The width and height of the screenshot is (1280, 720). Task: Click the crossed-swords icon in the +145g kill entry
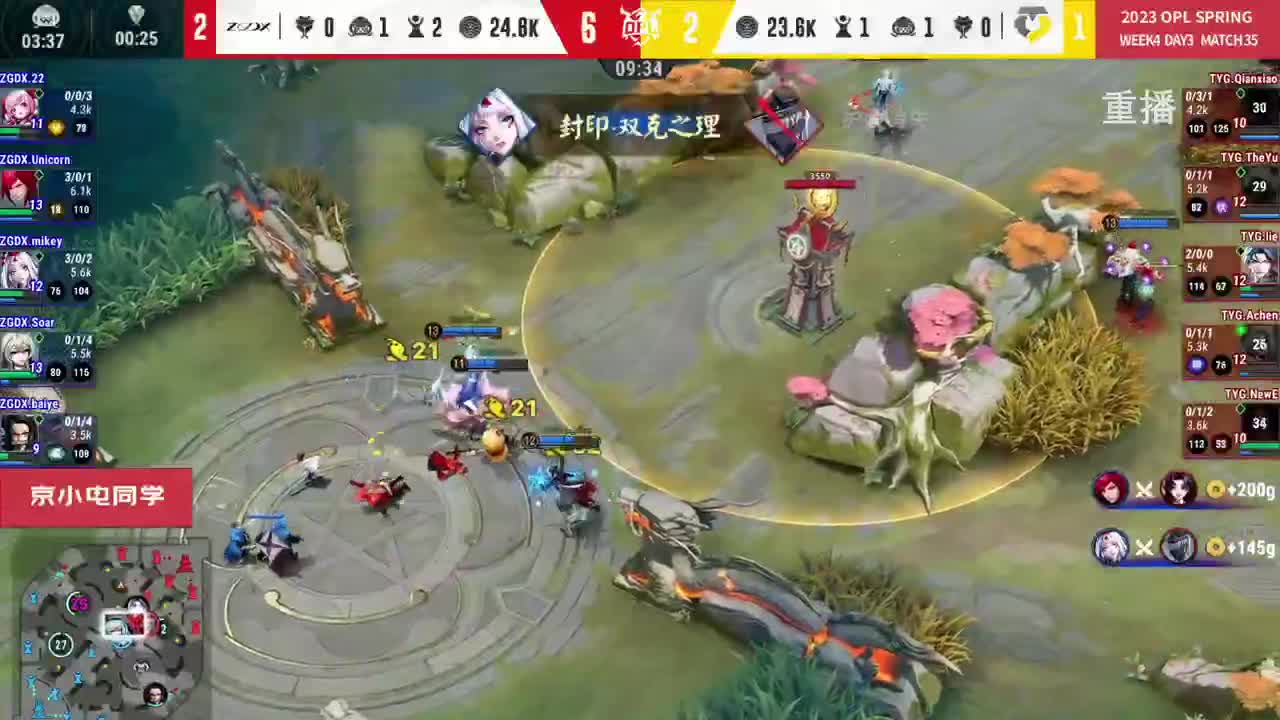click(x=1143, y=548)
